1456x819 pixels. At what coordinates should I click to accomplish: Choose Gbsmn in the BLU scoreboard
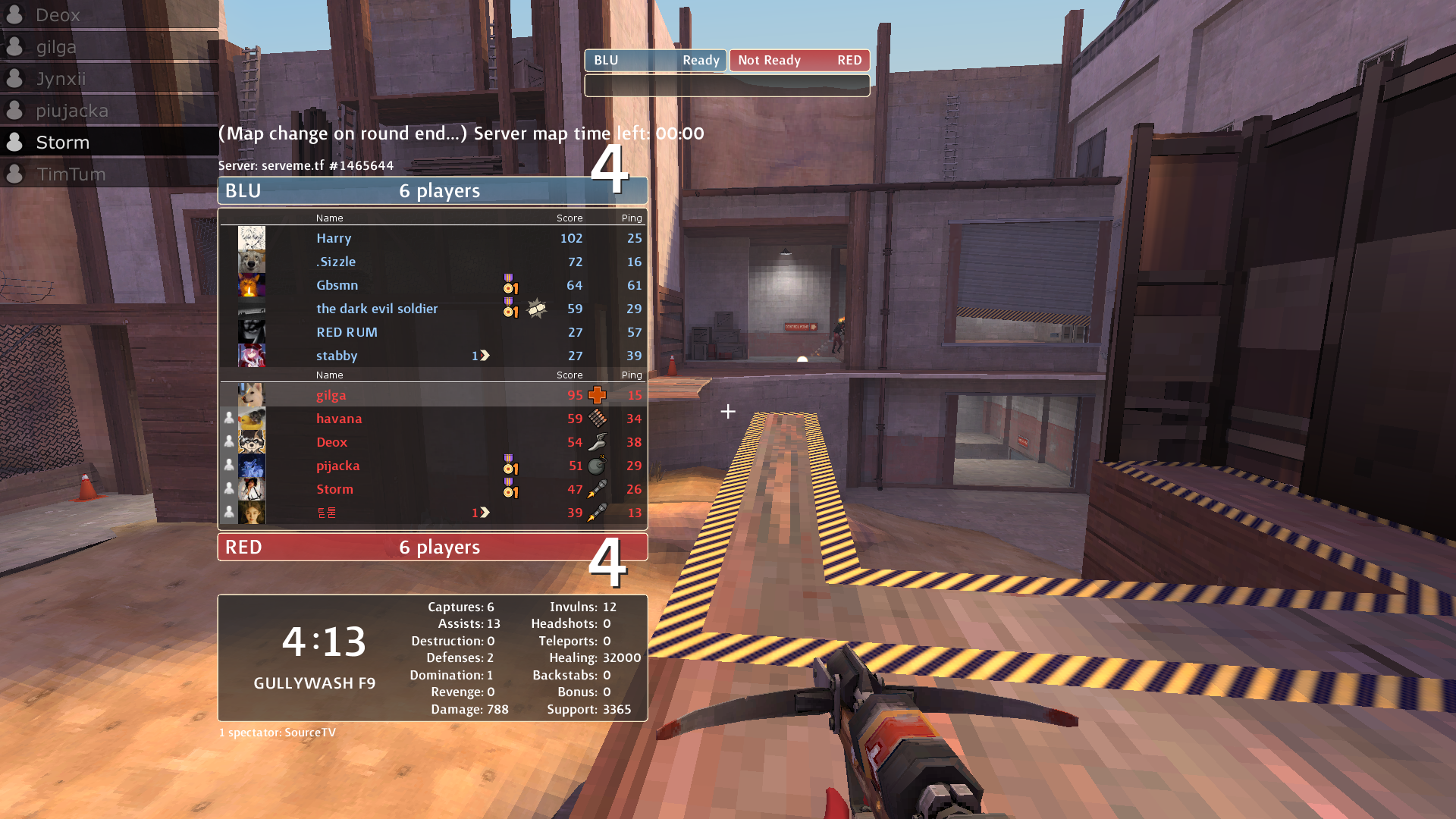point(432,285)
